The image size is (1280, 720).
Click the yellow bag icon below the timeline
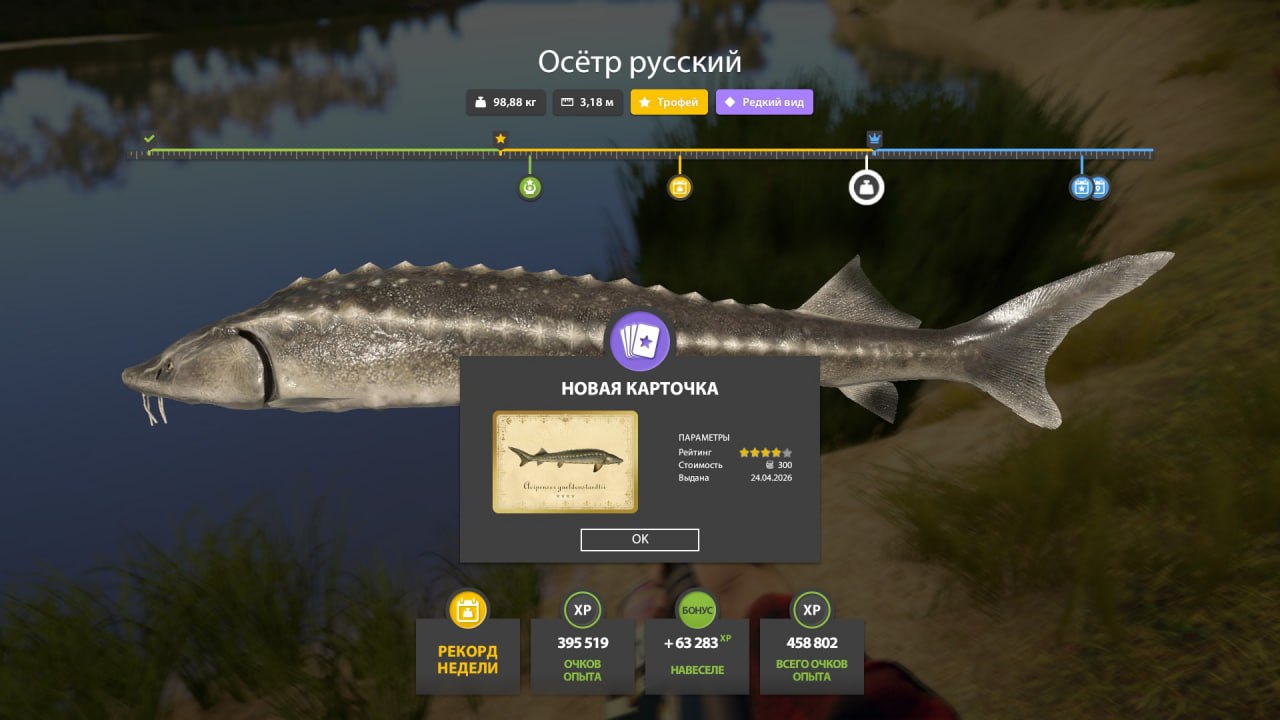click(681, 187)
